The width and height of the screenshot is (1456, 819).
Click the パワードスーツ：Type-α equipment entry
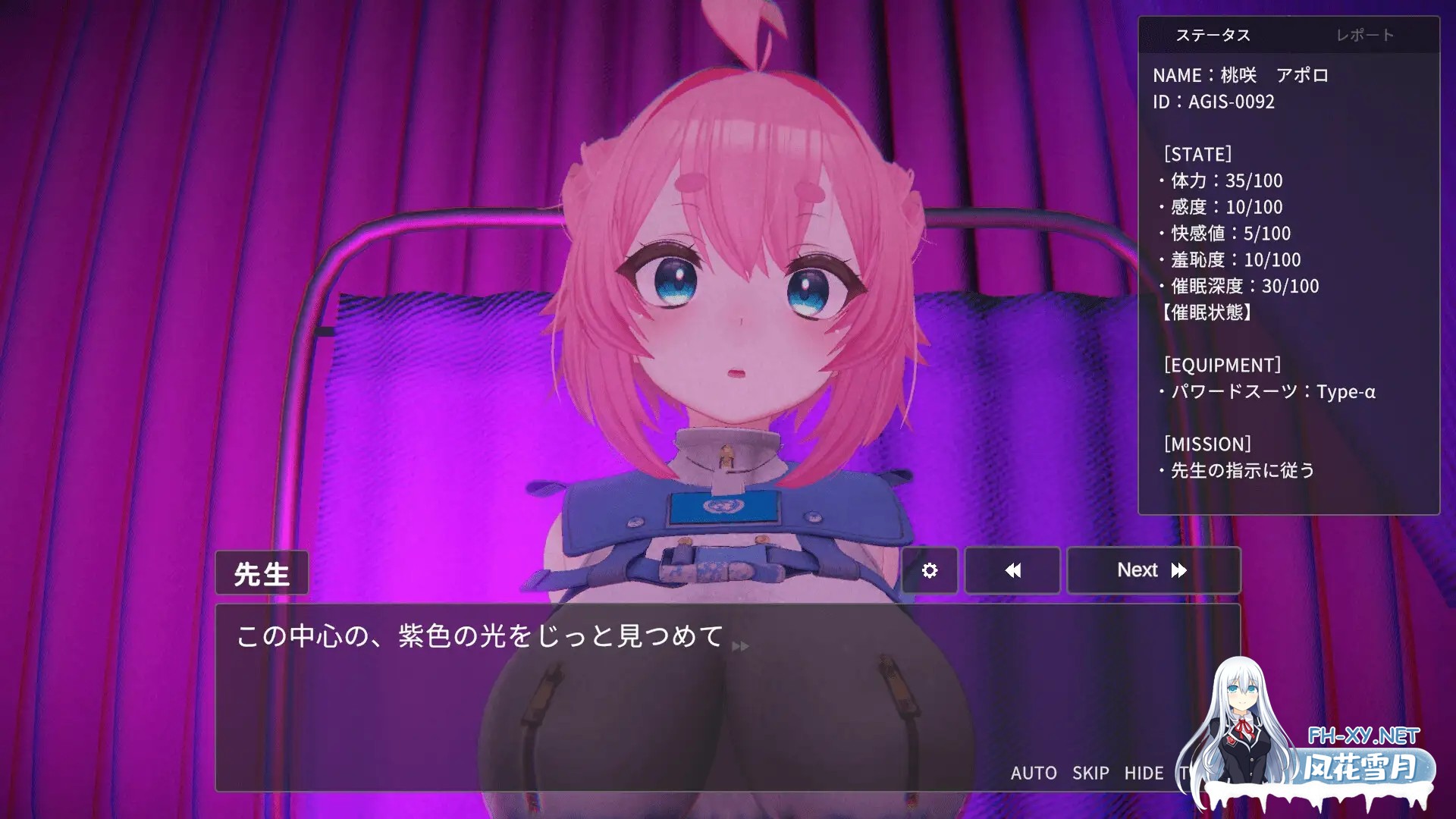(x=1270, y=392)
